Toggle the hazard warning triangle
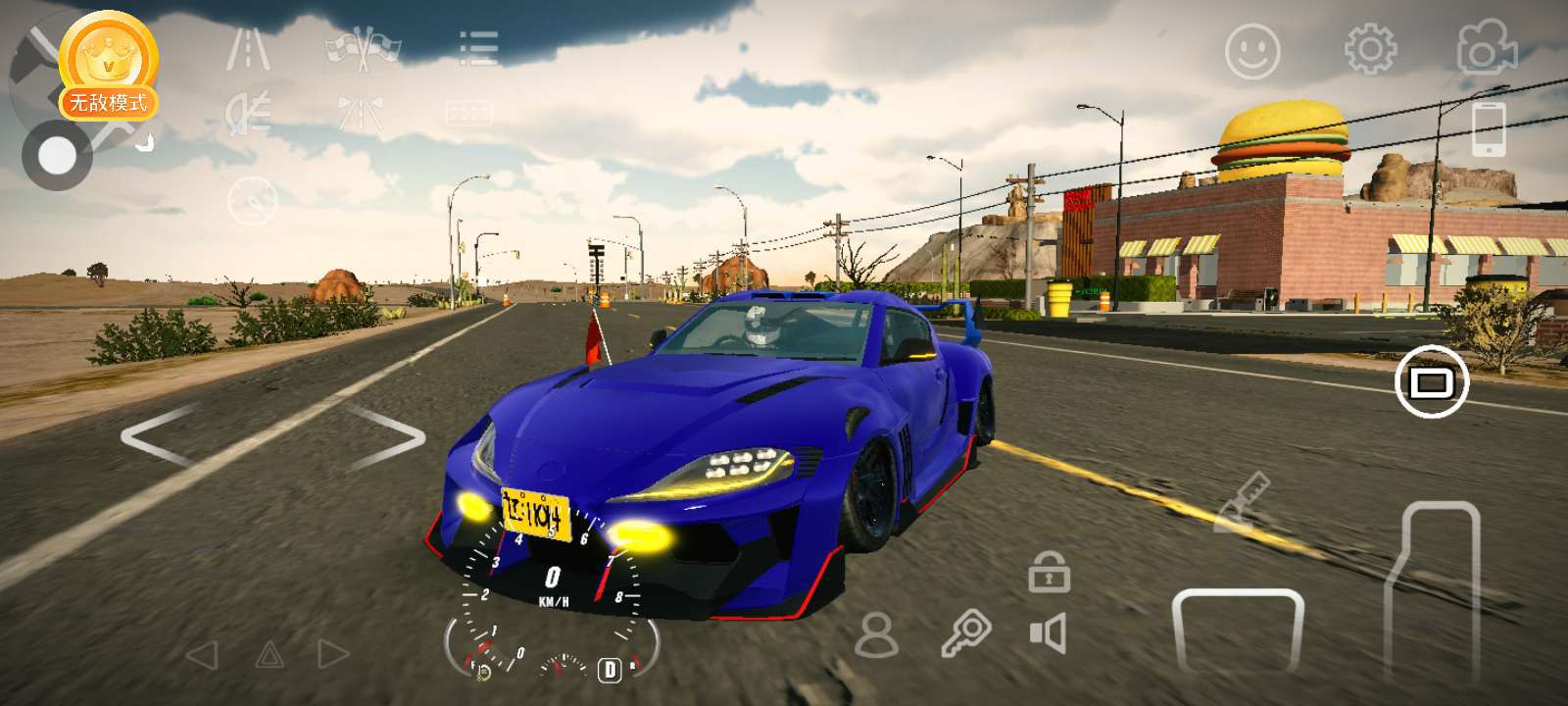 click(x=269, y=655)
